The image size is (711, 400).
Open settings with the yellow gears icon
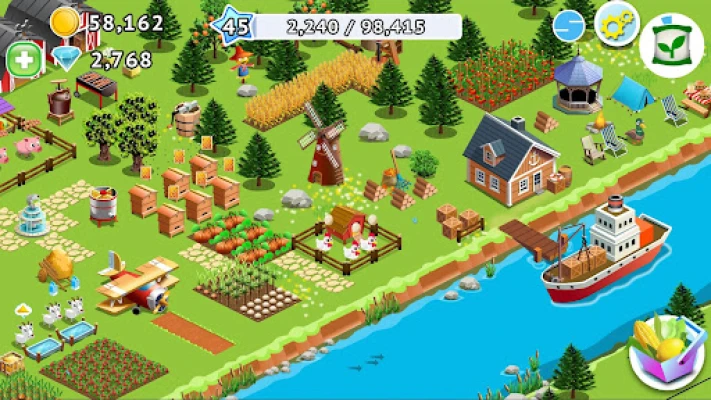point(617,23)
